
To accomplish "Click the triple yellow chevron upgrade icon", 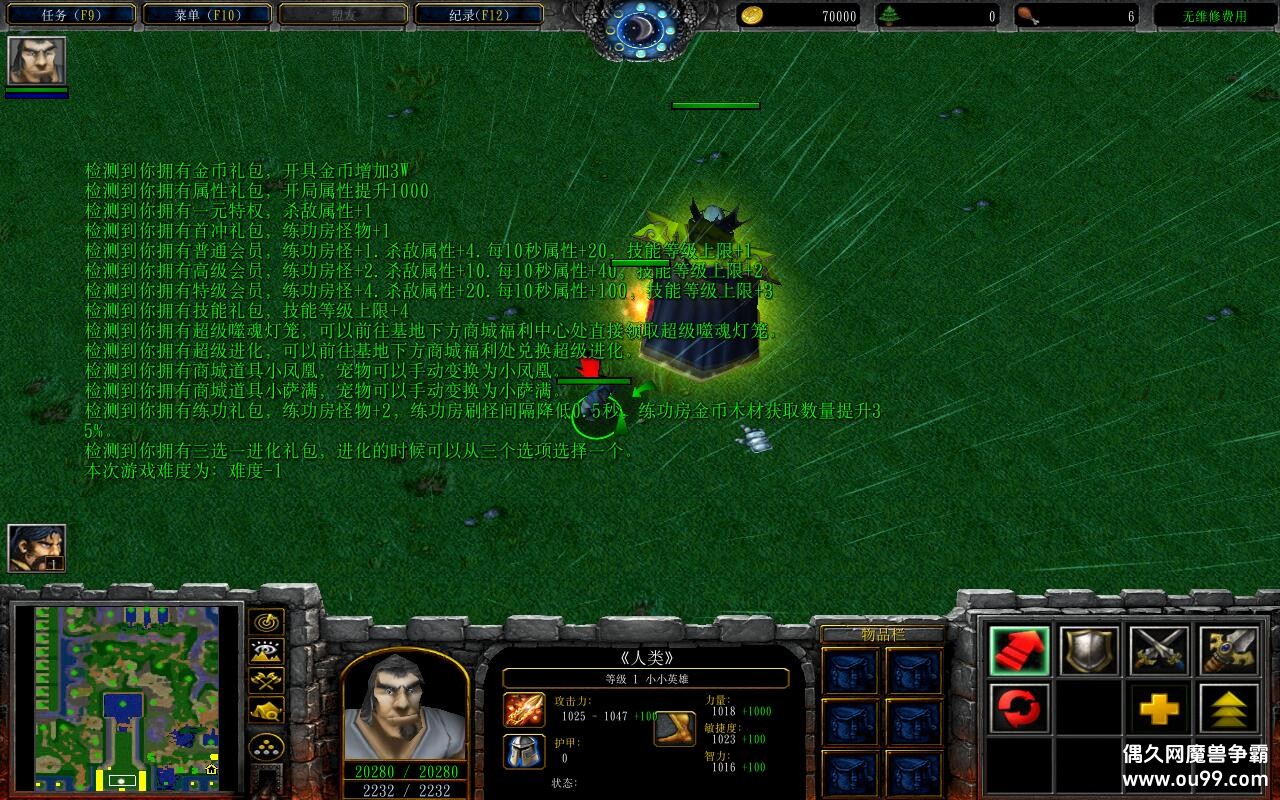I will [x=1228, y=710].
